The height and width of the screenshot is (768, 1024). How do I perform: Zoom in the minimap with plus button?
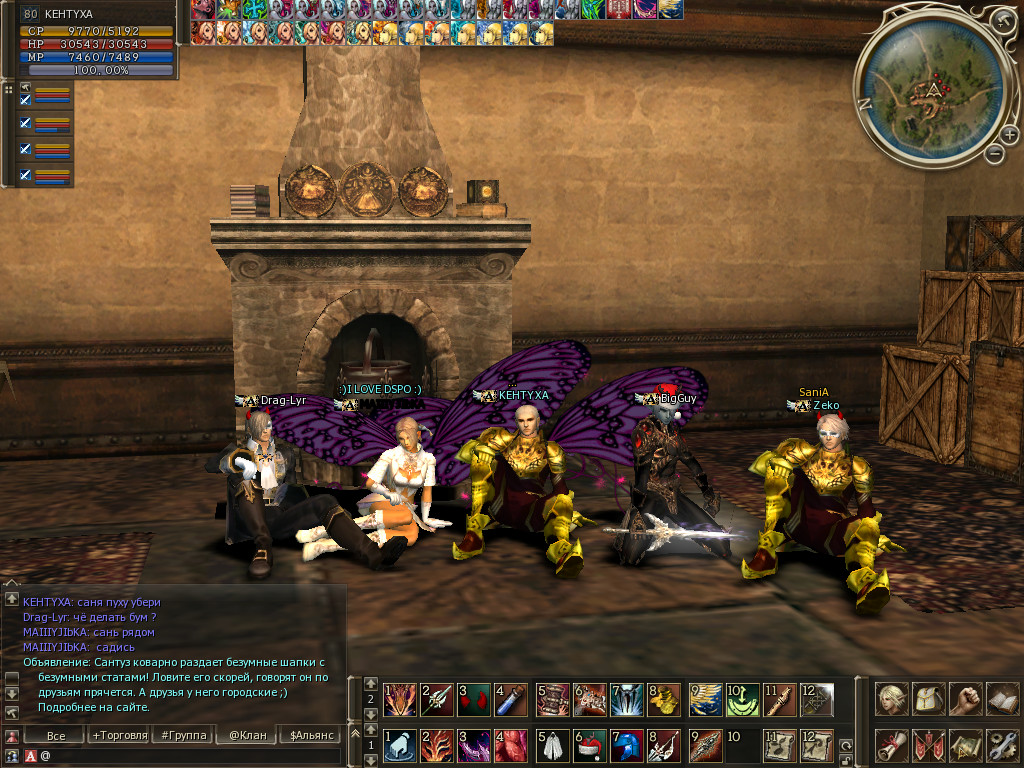(1010, 135)
